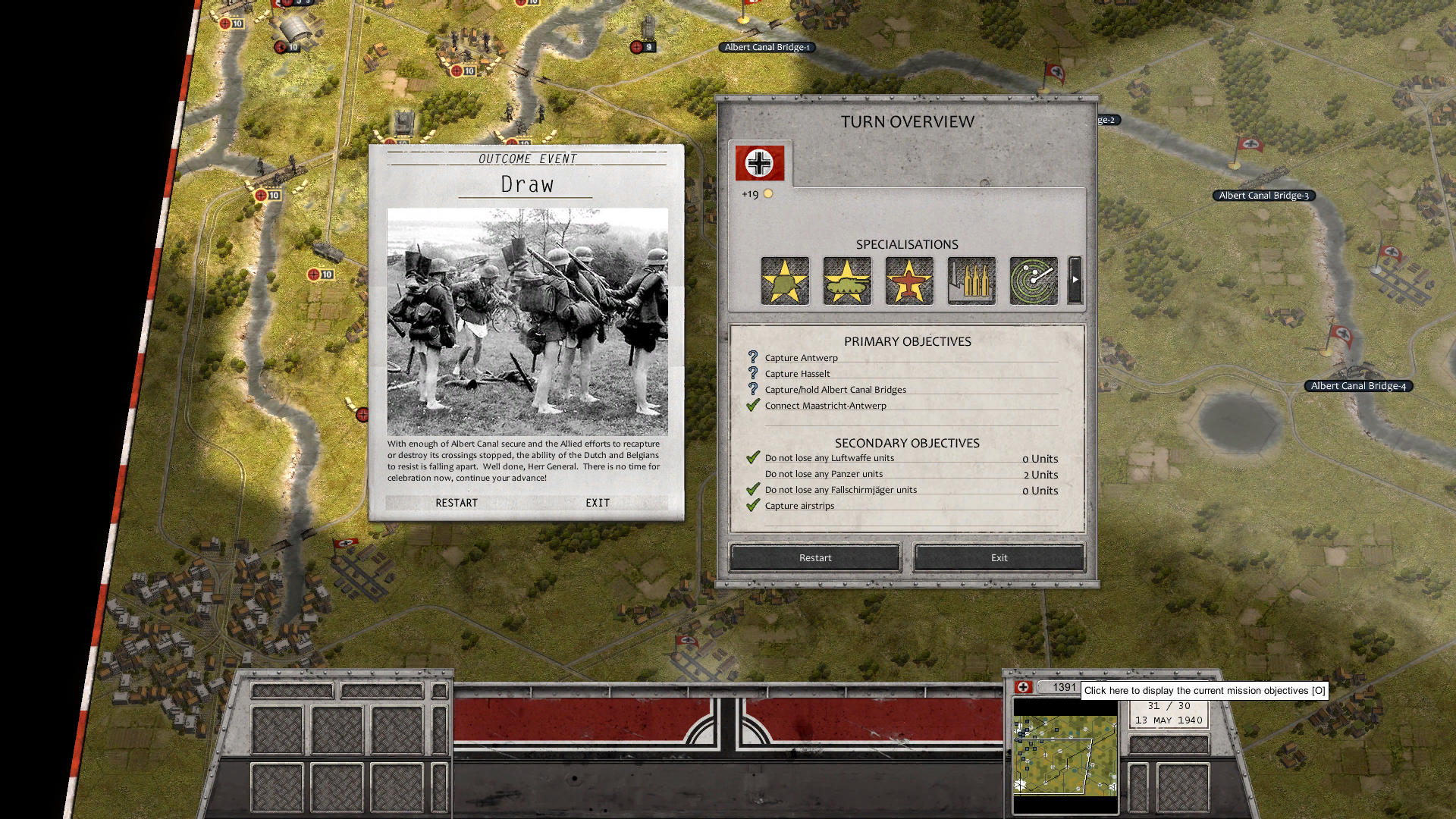This screenshot has width=1456, height=819.
Task: Select the German cross faction tab
Action: [x=758, y=162]
